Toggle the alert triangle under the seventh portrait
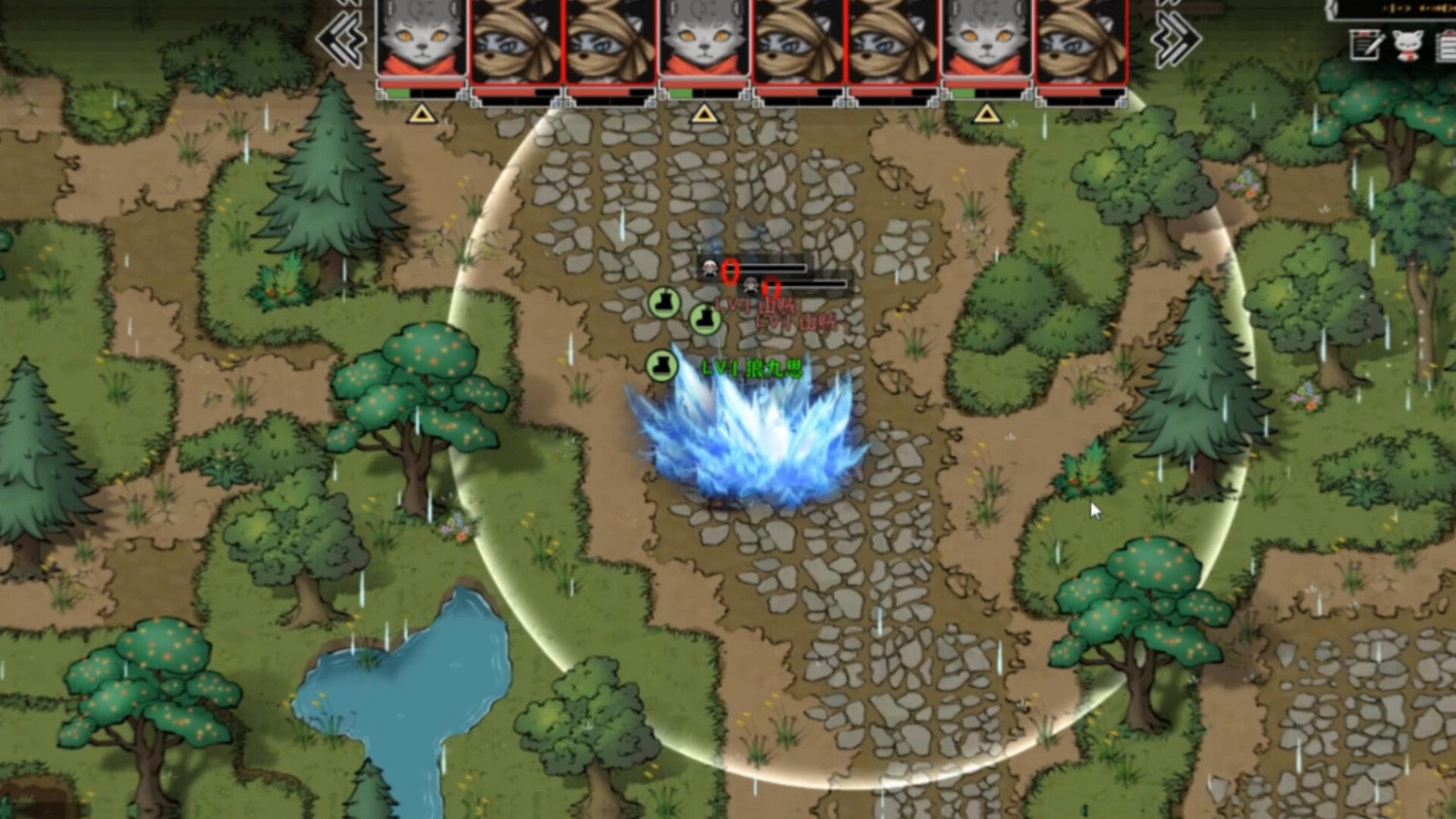1456x819 pixels. (x=987, y=114)
